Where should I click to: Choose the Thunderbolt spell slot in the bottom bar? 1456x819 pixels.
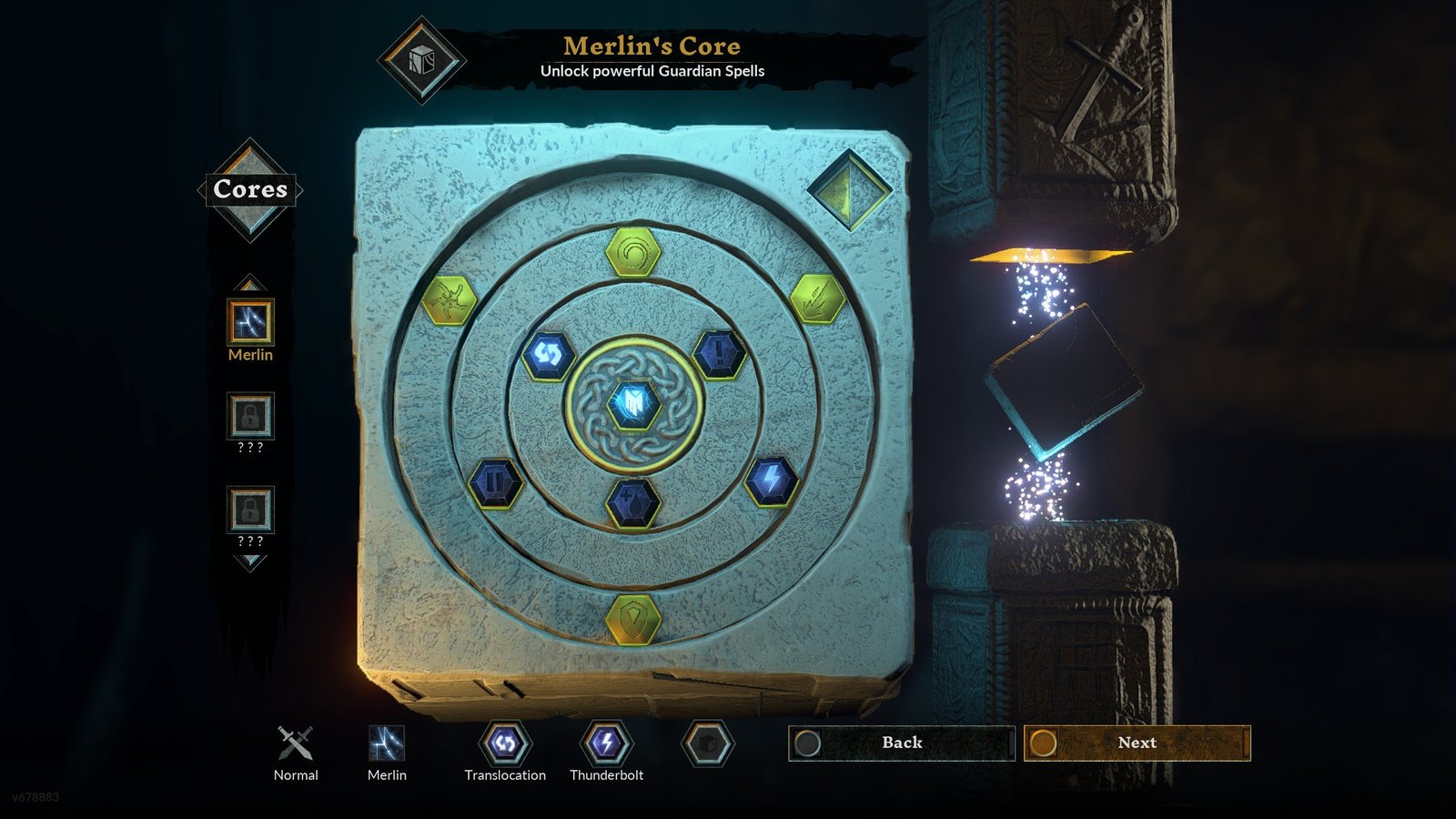click(x=606, y=744)
